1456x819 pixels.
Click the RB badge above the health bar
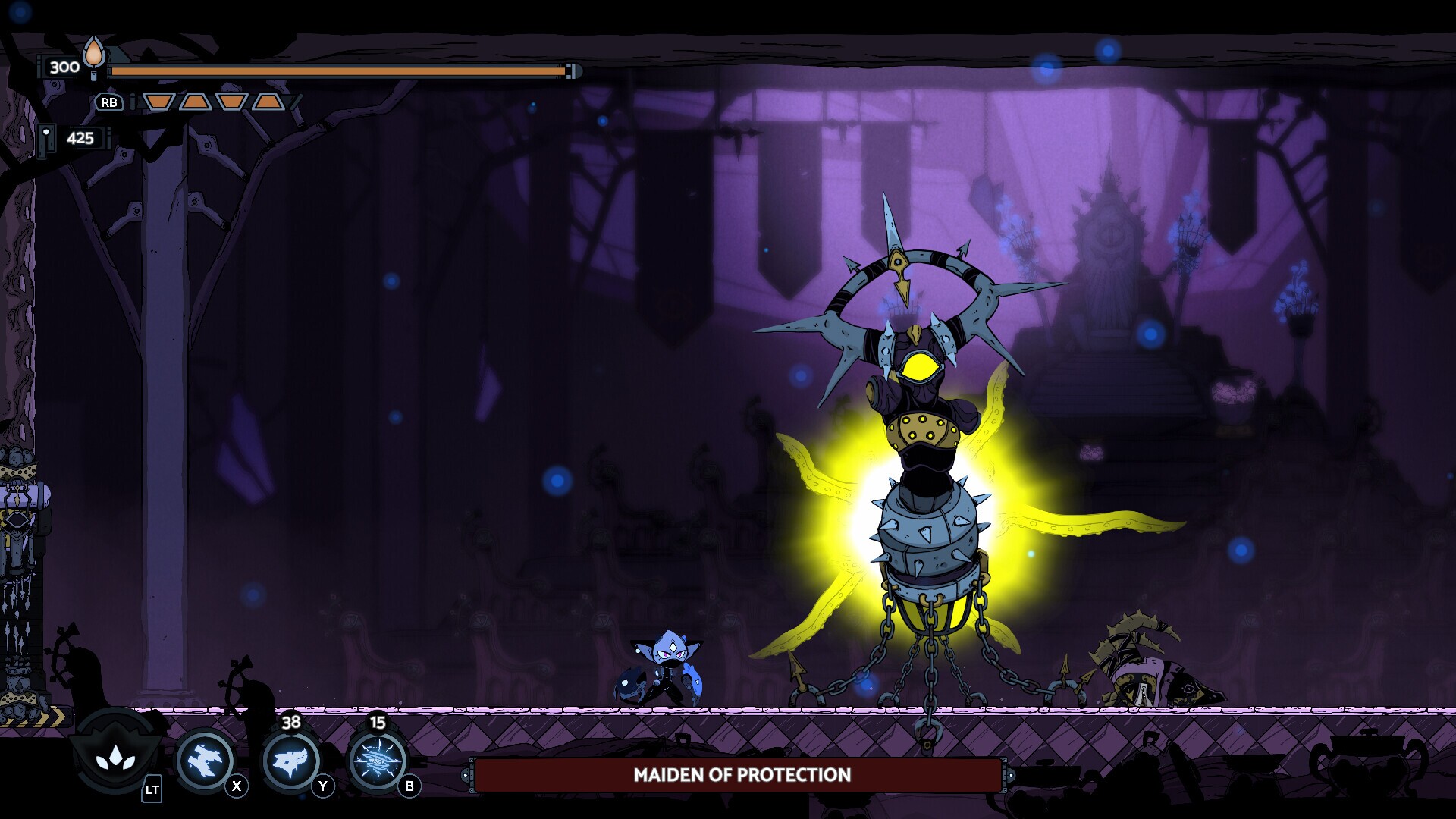click(110, 102)
